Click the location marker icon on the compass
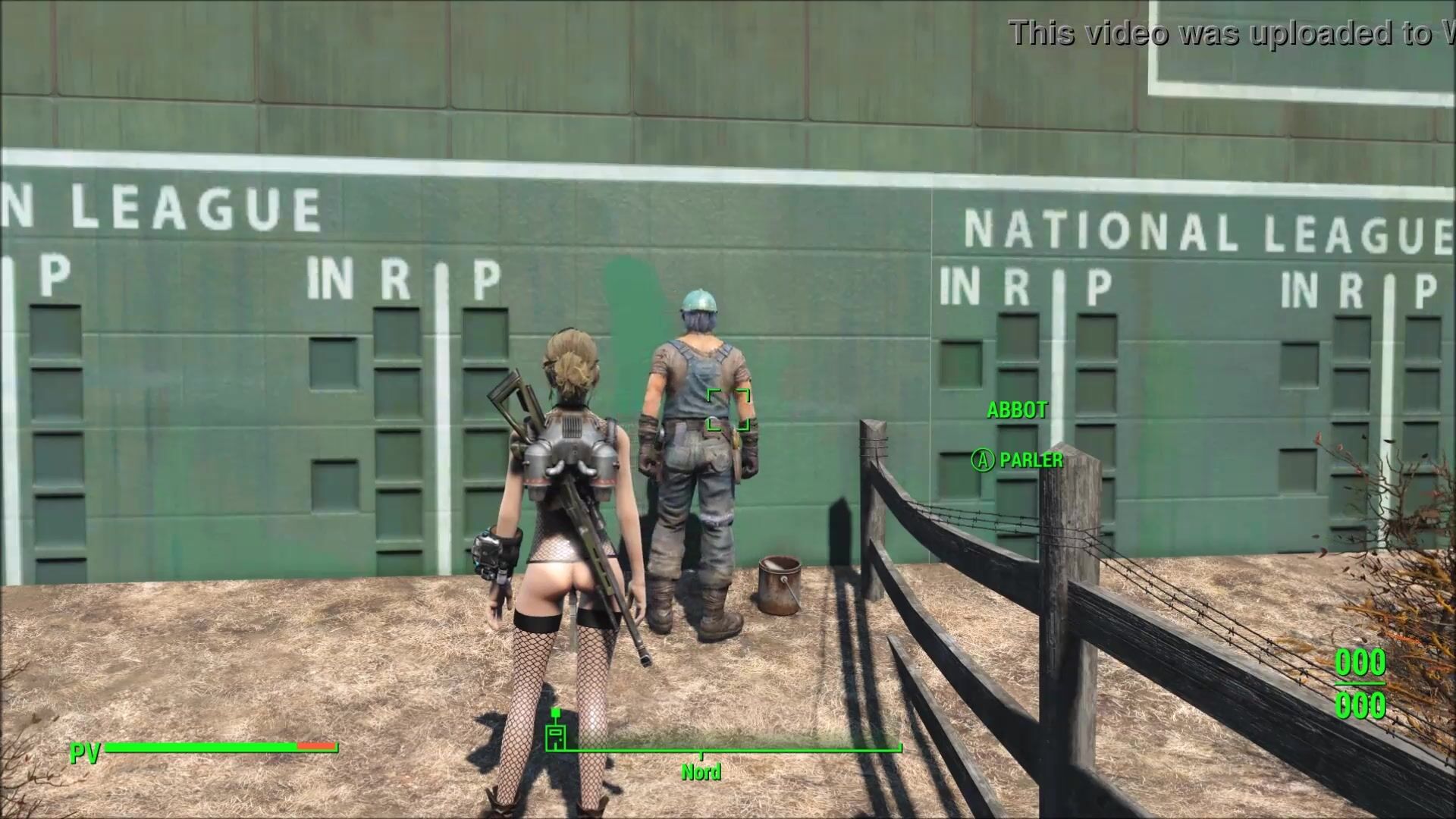Image resolution: width=1456 pixels, height=819 pixels. click(556, 733)
